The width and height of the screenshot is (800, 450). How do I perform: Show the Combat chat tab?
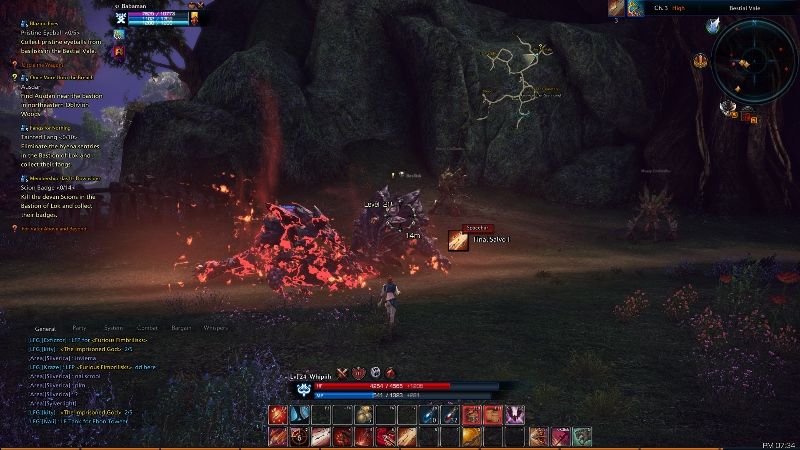[x=147, y=327]
